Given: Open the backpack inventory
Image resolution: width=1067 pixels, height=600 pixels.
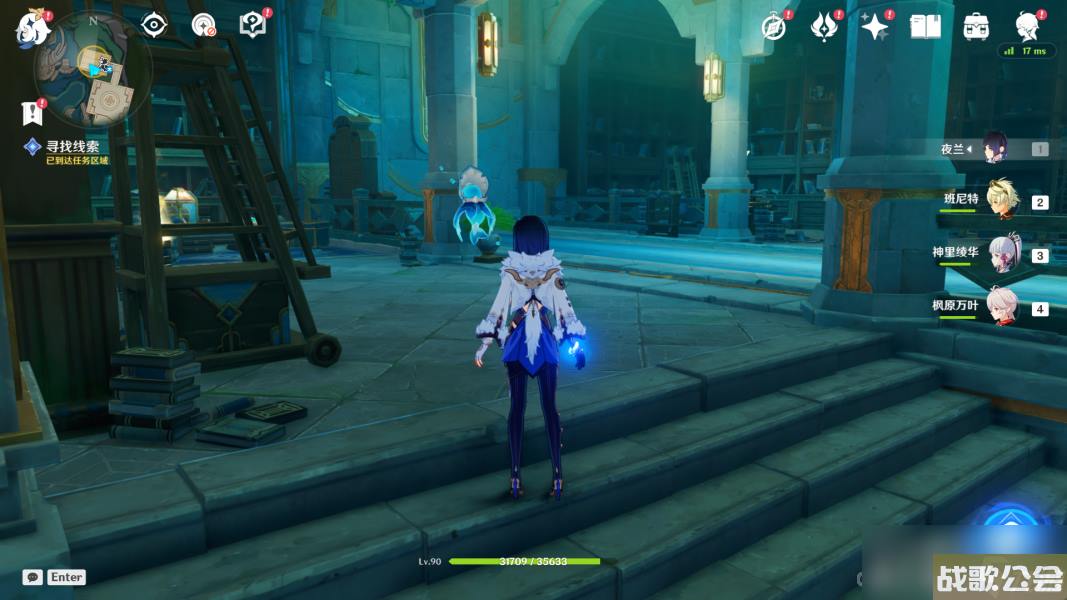Looking at the screenshot, I should tap(976, 27).
